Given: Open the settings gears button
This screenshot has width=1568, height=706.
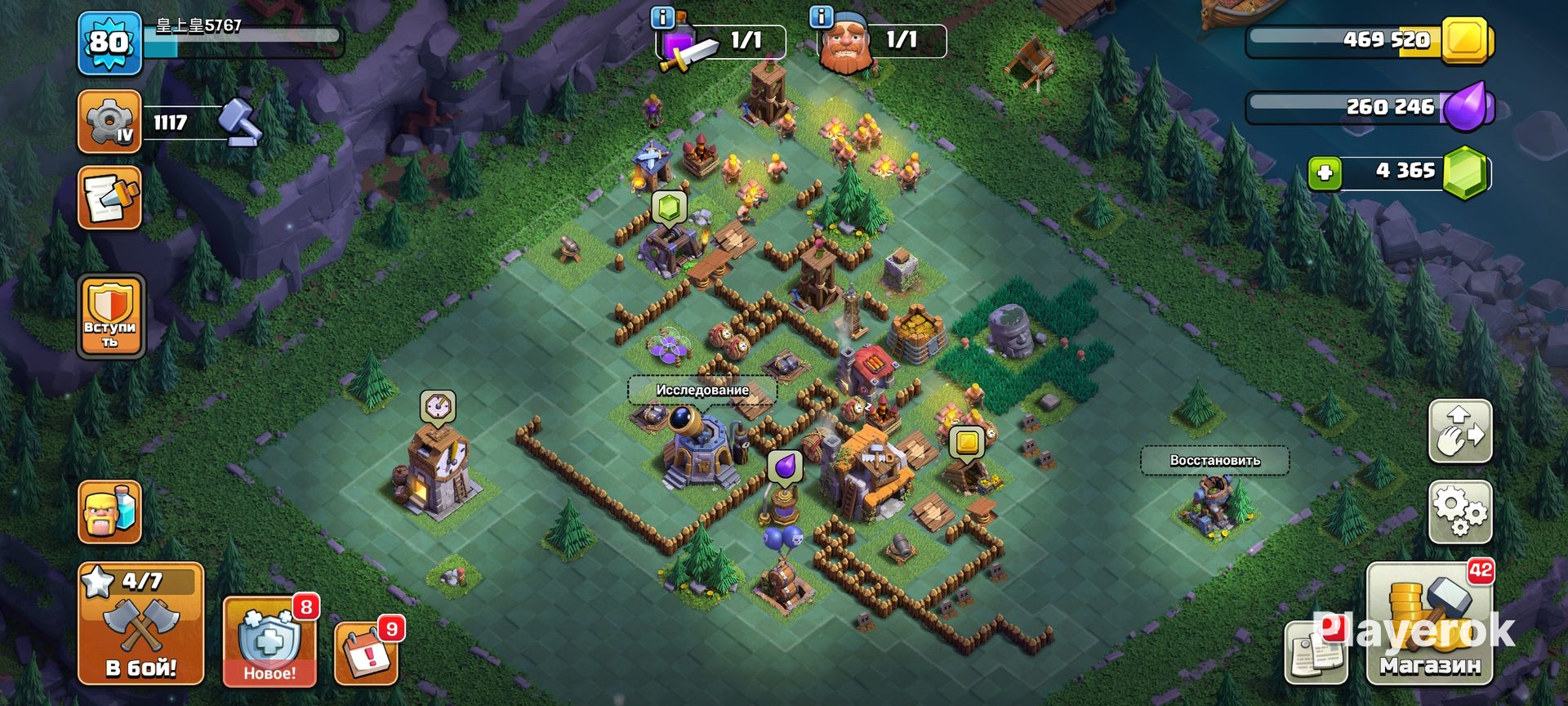Looking at the screenshot, I should click(x=1460, y=512).
